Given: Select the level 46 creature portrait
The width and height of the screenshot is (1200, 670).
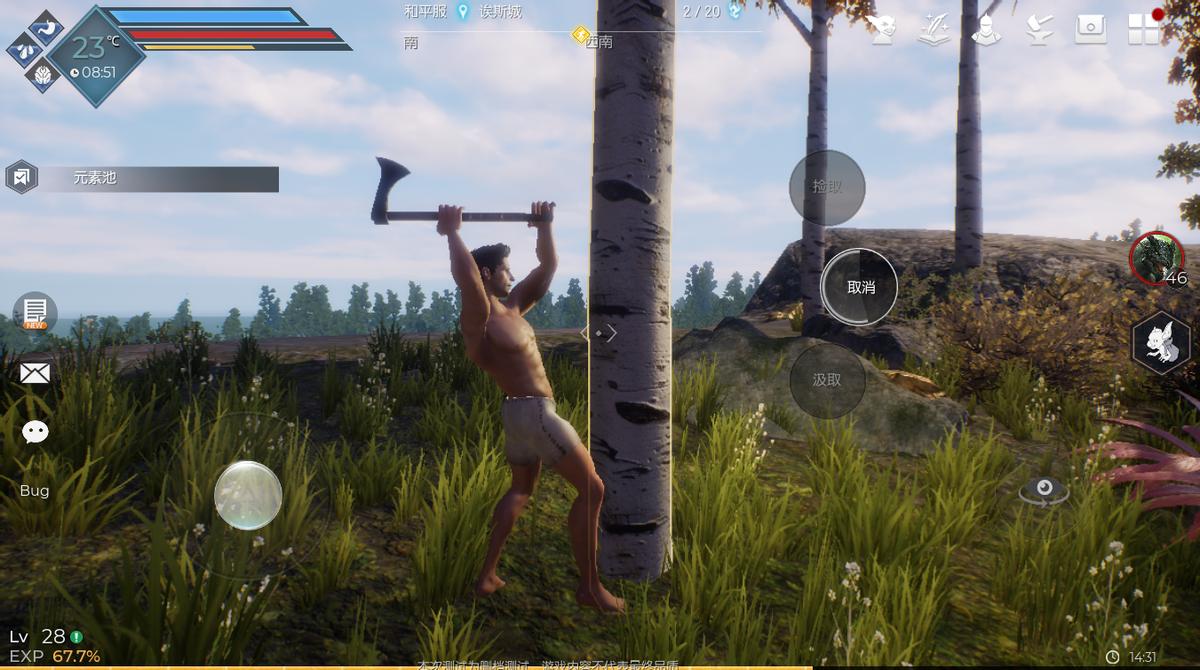Looking at the screenshot, I should [x=1157, y=258].
